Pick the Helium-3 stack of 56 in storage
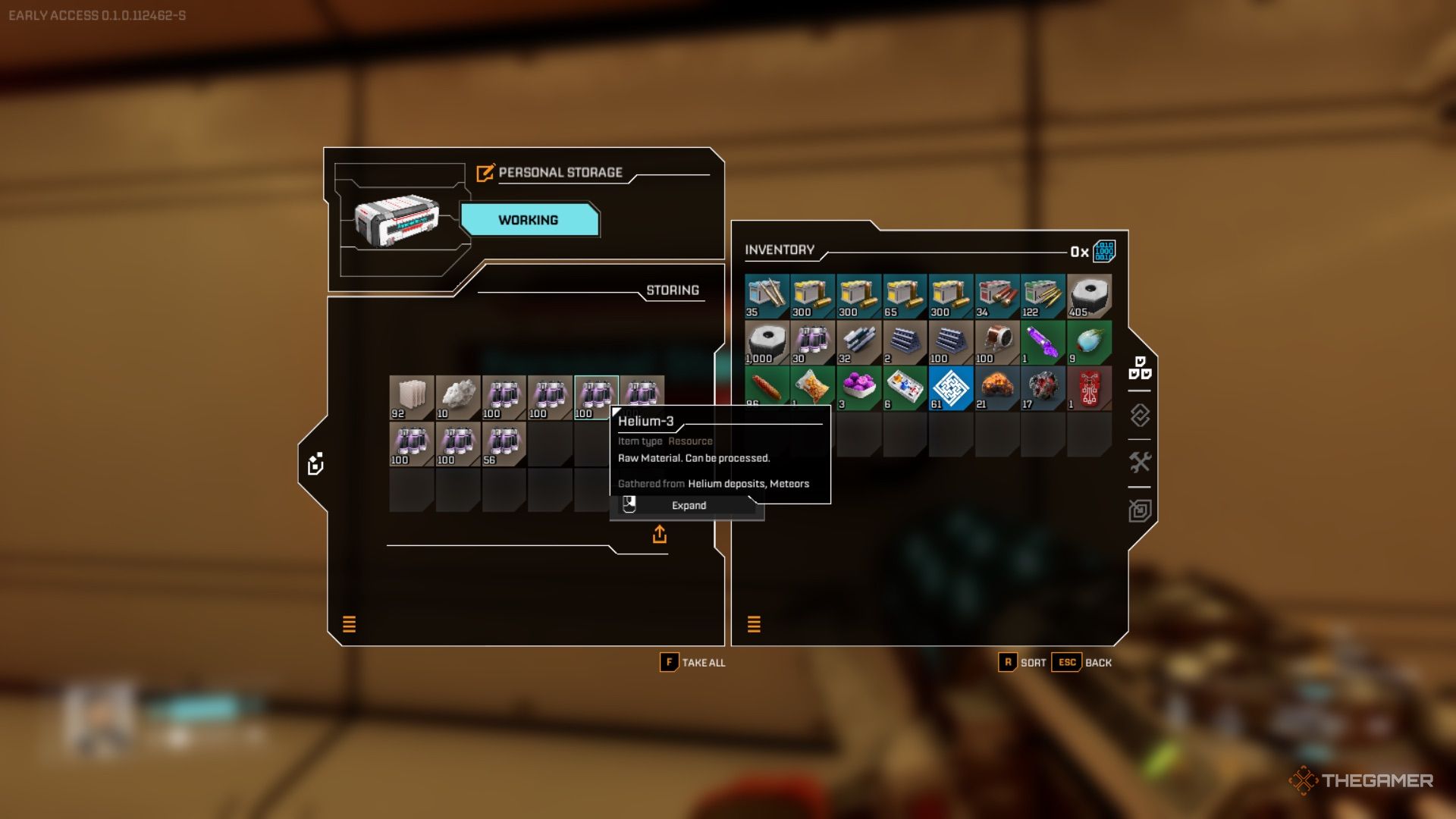 504,444
